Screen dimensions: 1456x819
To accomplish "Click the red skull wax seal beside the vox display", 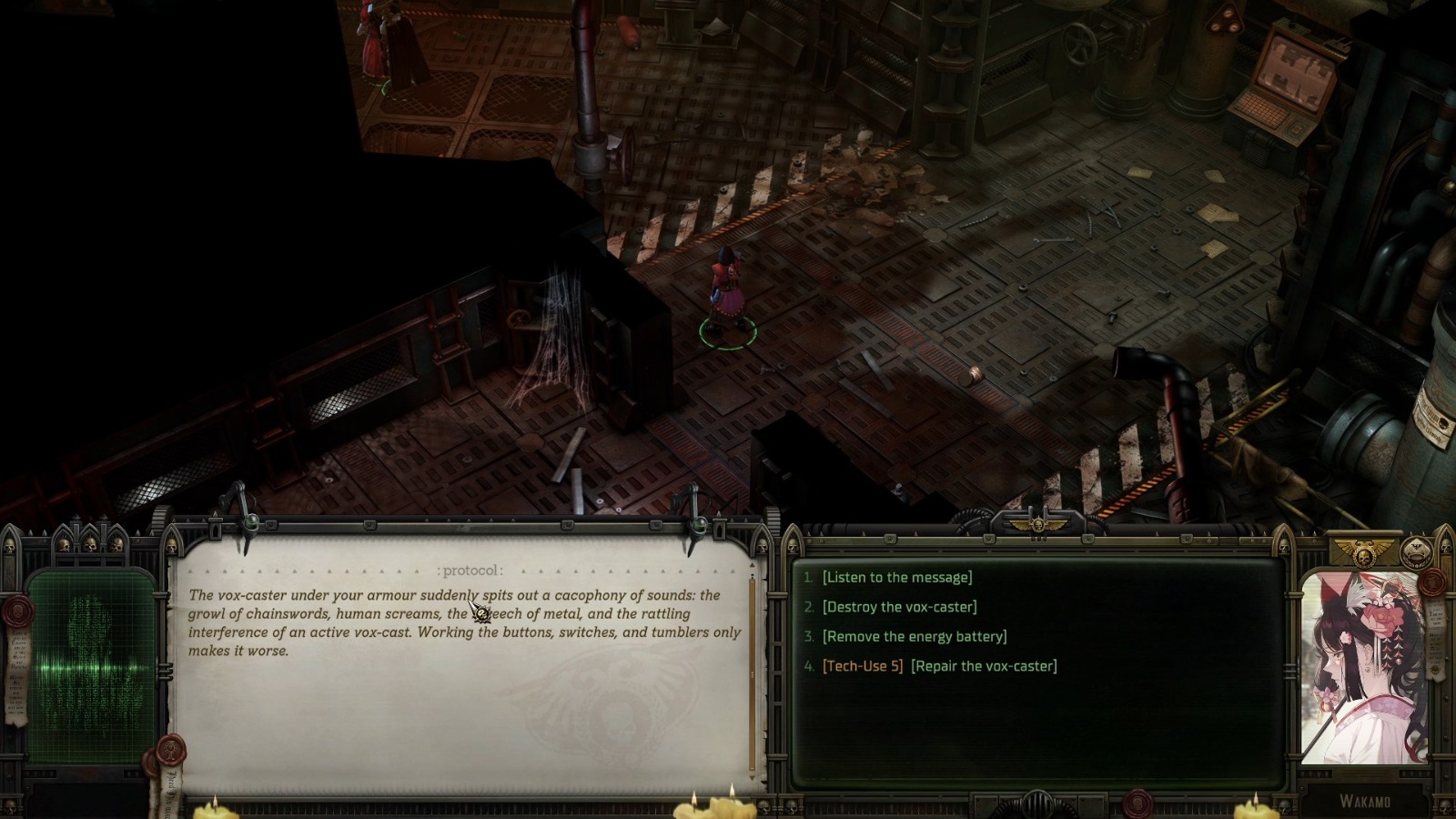I will tap(18, 612).
